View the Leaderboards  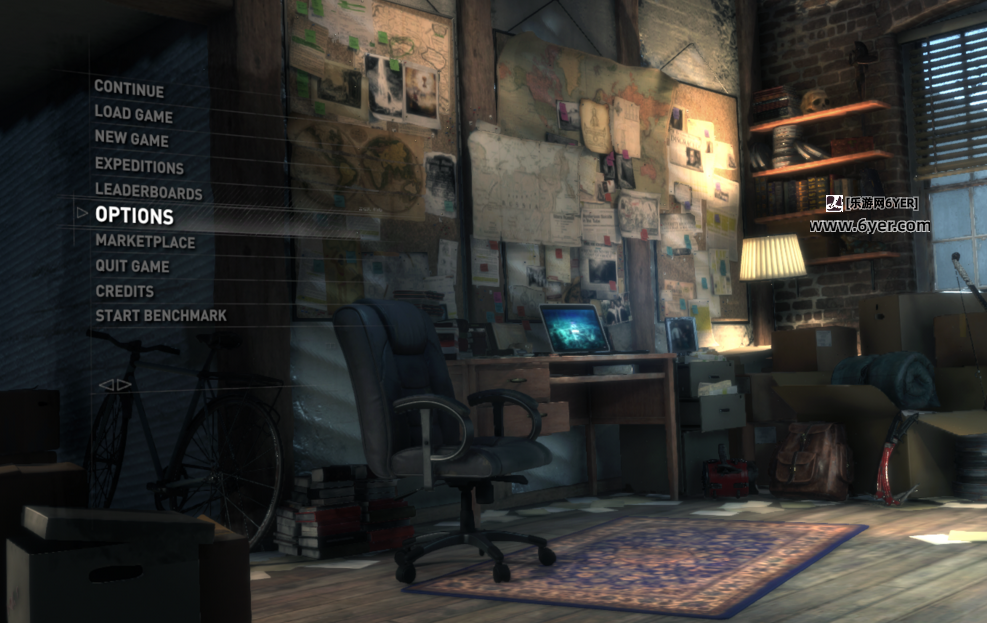pyautogui.click(x=148, y=191)
